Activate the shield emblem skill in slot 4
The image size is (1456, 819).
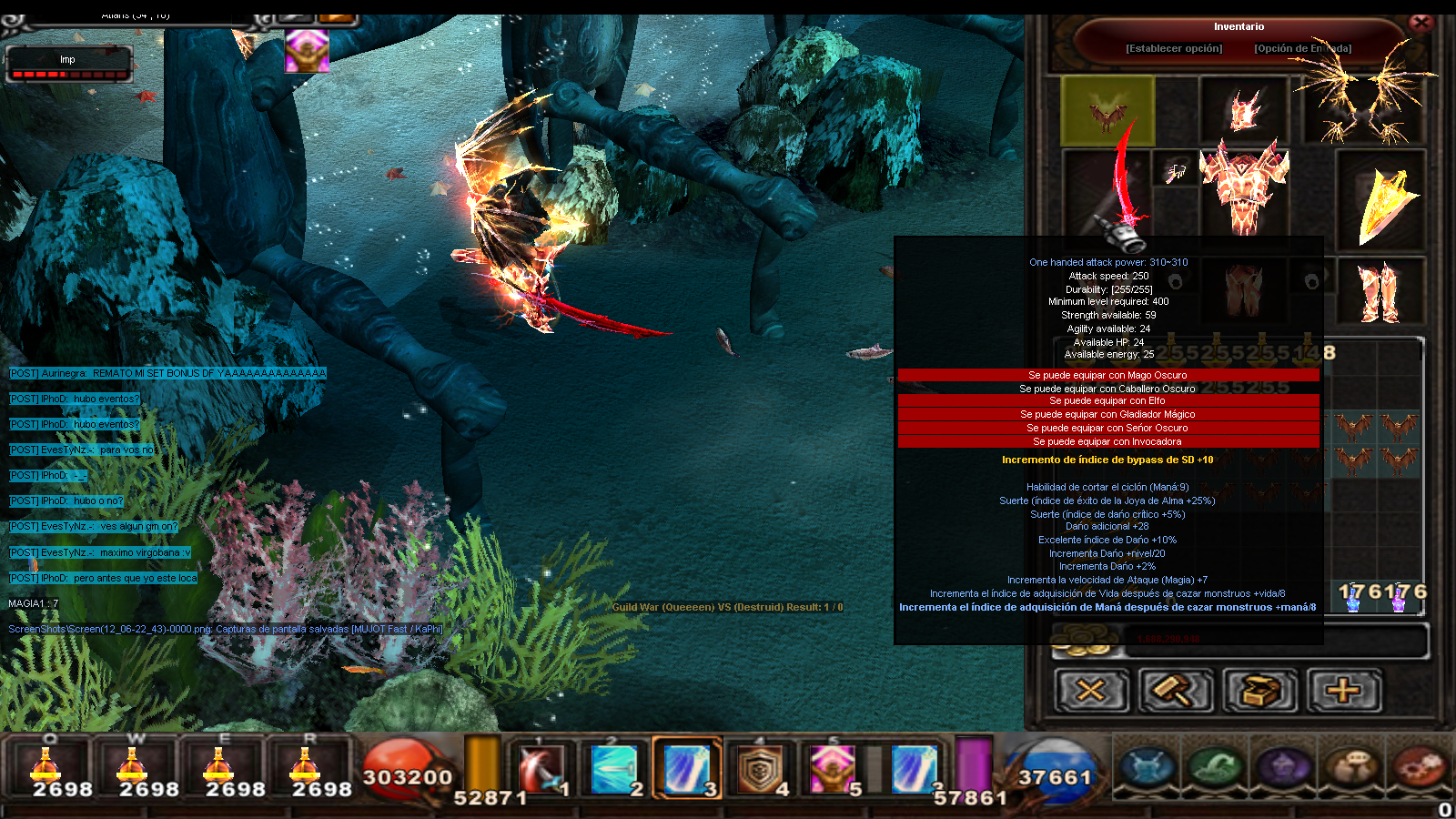coord(759,770)
